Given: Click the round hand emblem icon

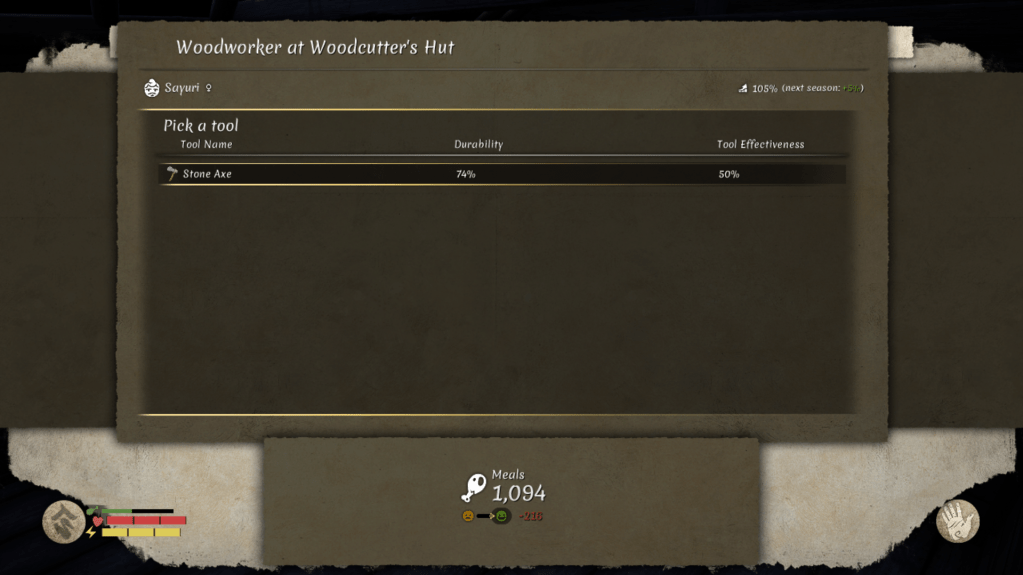Looking at the screenshot, I should point(957,521).
